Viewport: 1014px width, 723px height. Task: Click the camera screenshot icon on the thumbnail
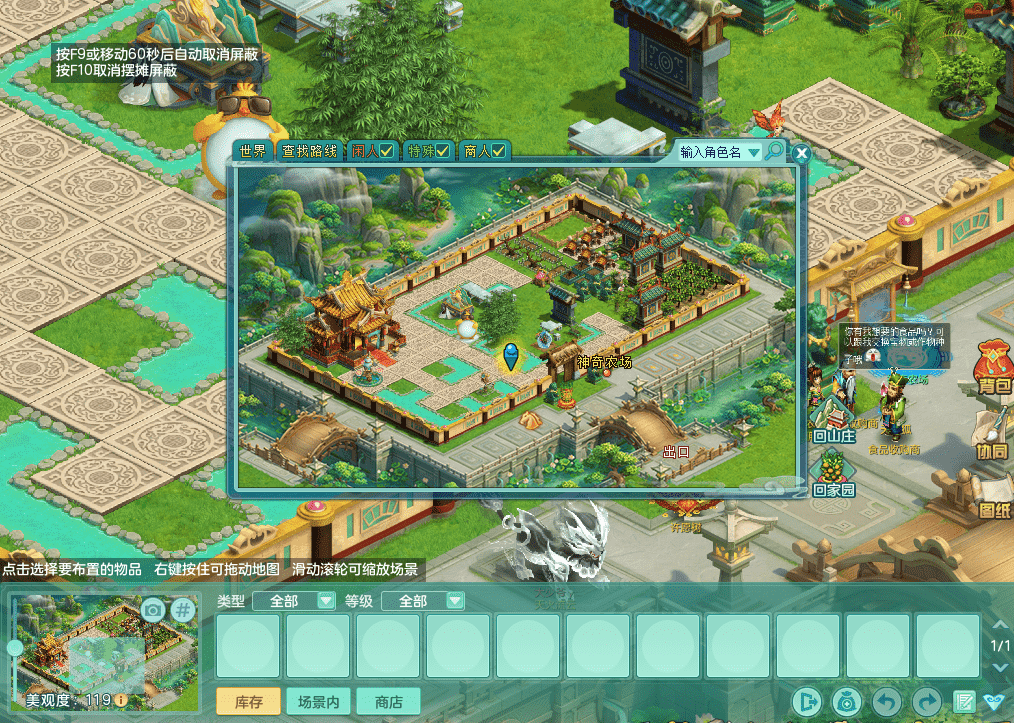152,609
